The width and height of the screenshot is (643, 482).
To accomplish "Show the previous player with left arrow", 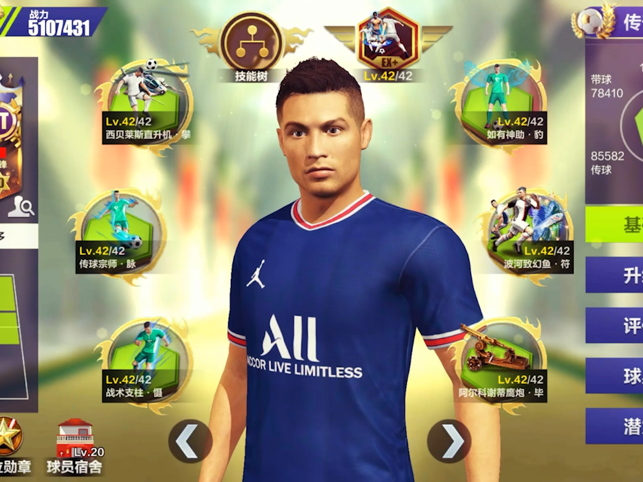I will coord(190,440).
